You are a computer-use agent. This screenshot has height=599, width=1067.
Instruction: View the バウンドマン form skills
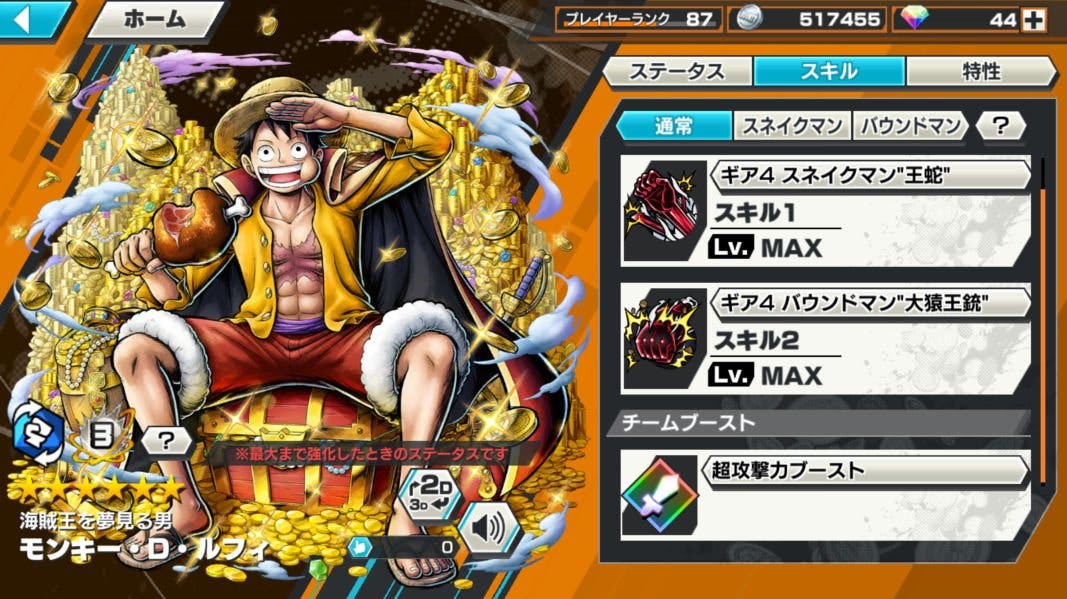point(909,125)
